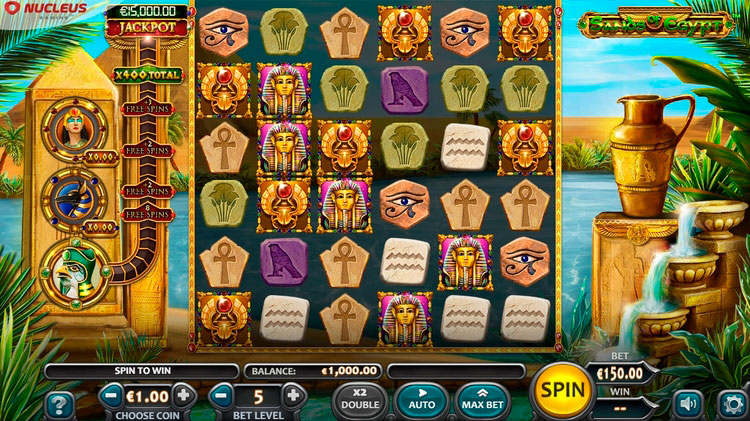Increase the coin value with plus

coord(183,396)
